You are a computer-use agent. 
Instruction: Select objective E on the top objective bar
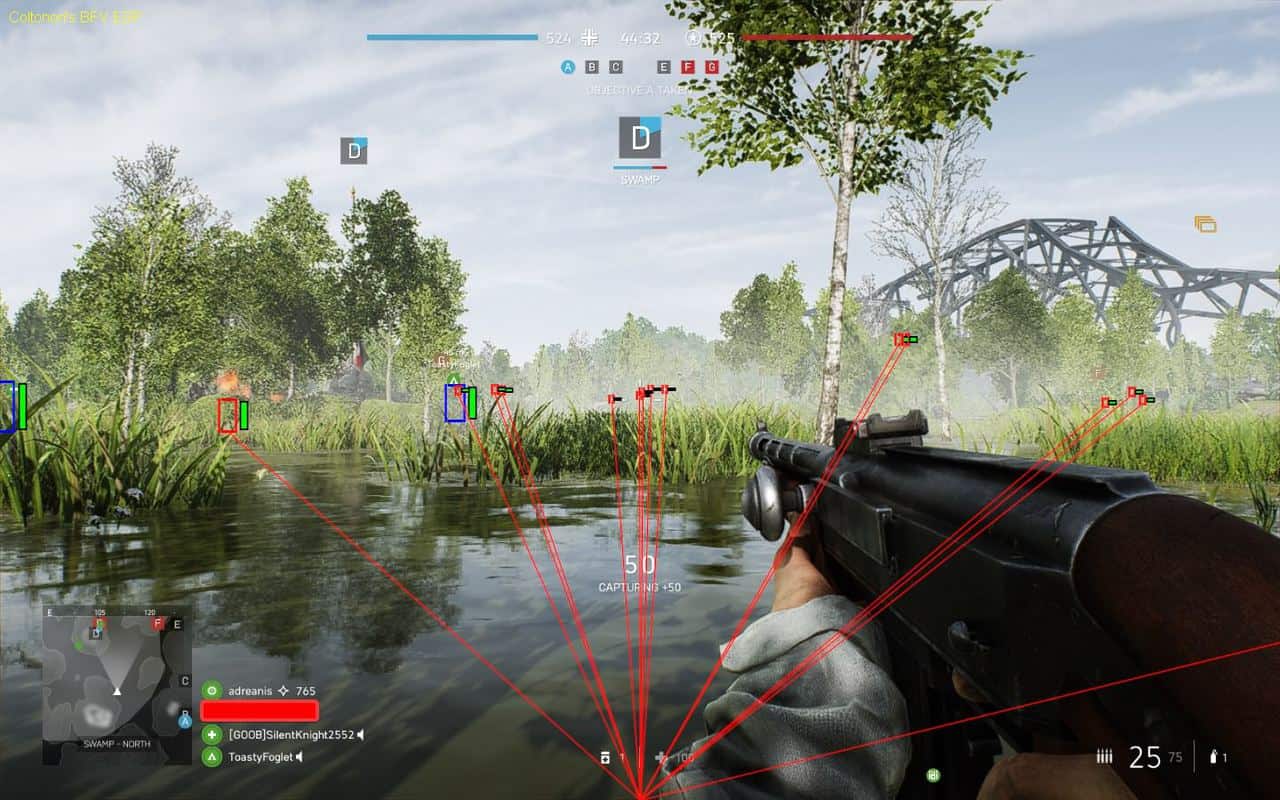663,67
